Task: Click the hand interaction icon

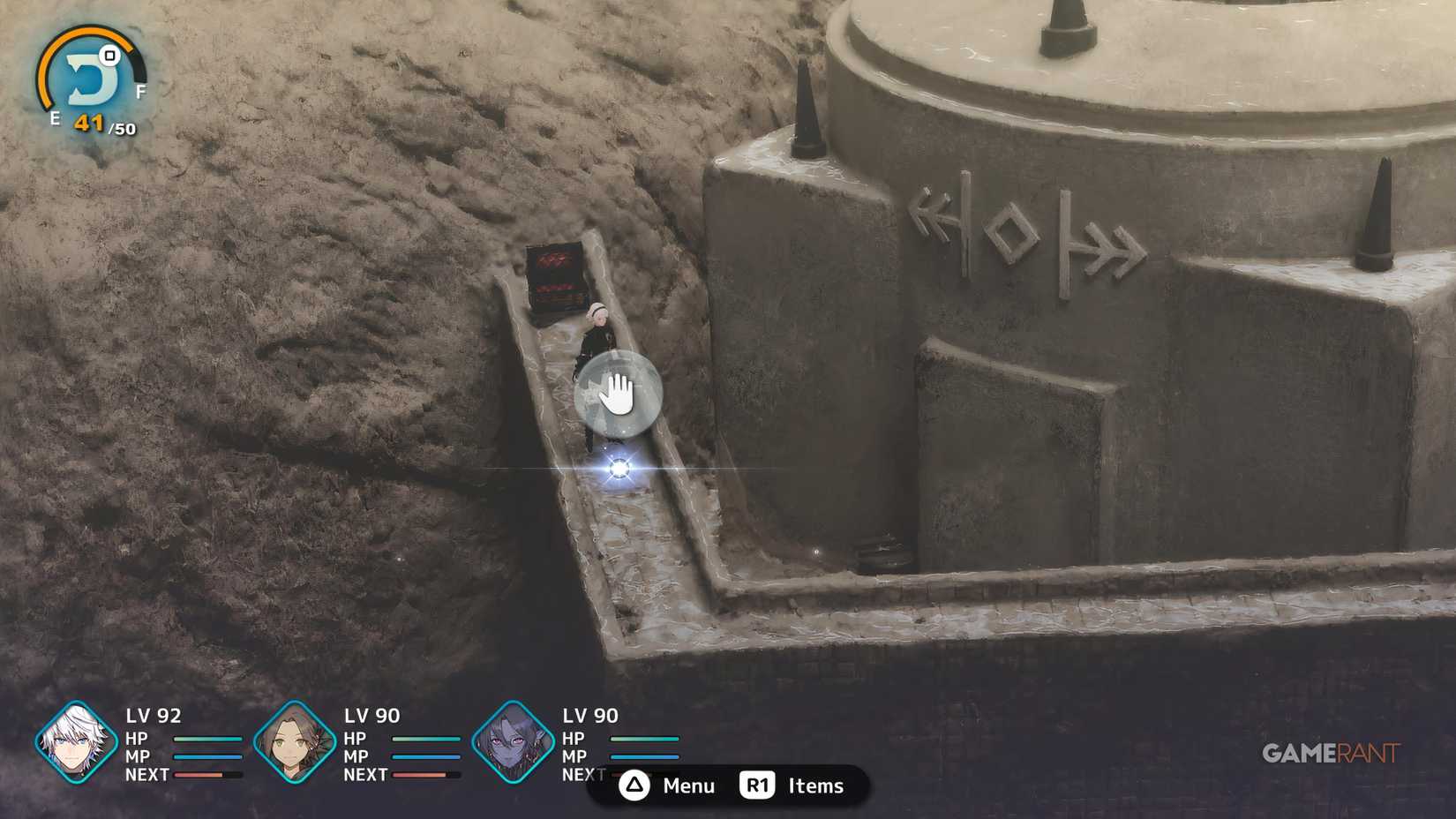Action: 618,394
